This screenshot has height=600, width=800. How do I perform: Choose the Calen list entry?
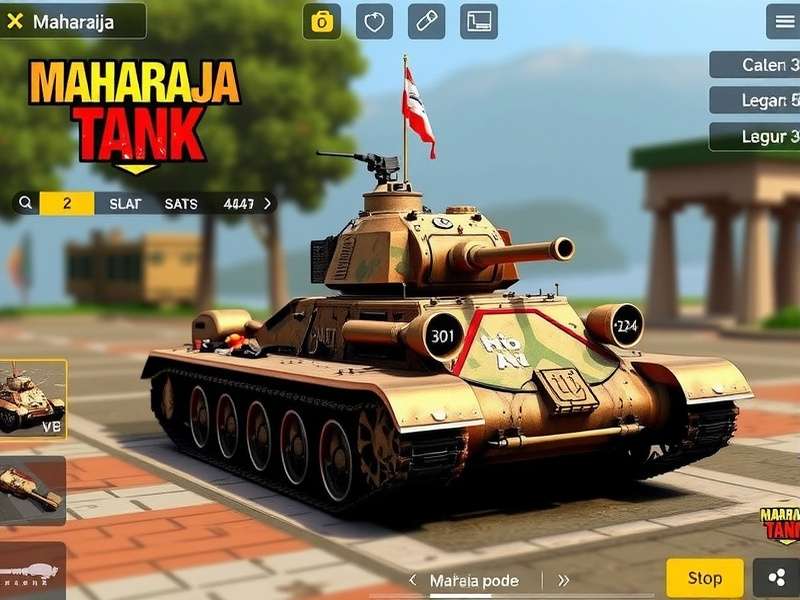click(756, 65)
